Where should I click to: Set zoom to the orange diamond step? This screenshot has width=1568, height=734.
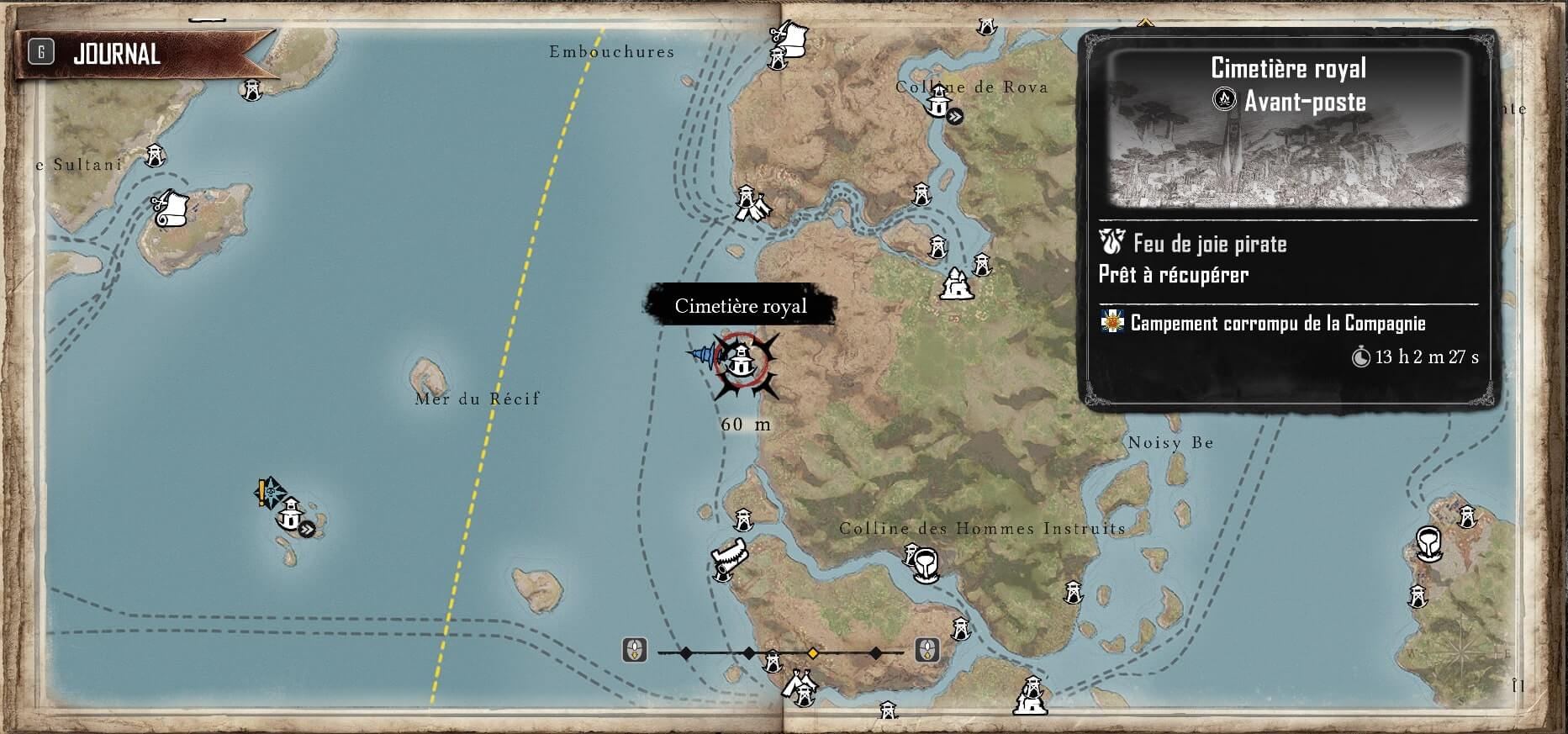coord(813,652)
